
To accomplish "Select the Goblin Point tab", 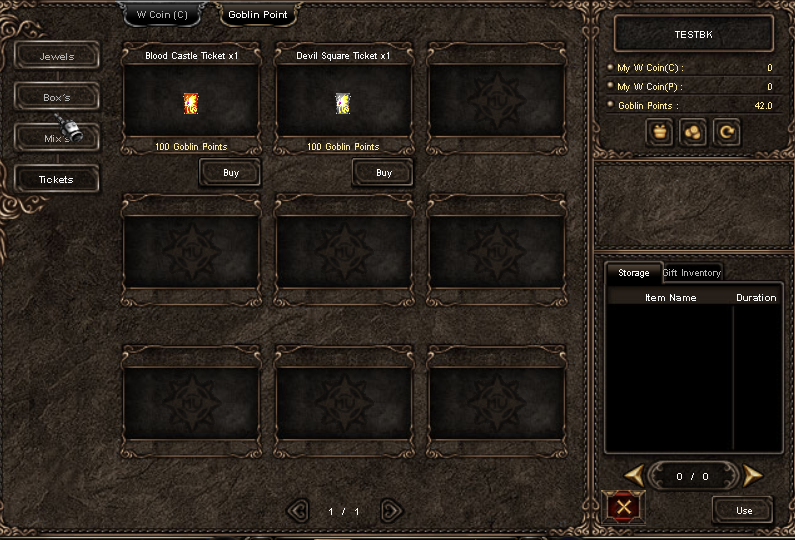I will pos(258,14).
